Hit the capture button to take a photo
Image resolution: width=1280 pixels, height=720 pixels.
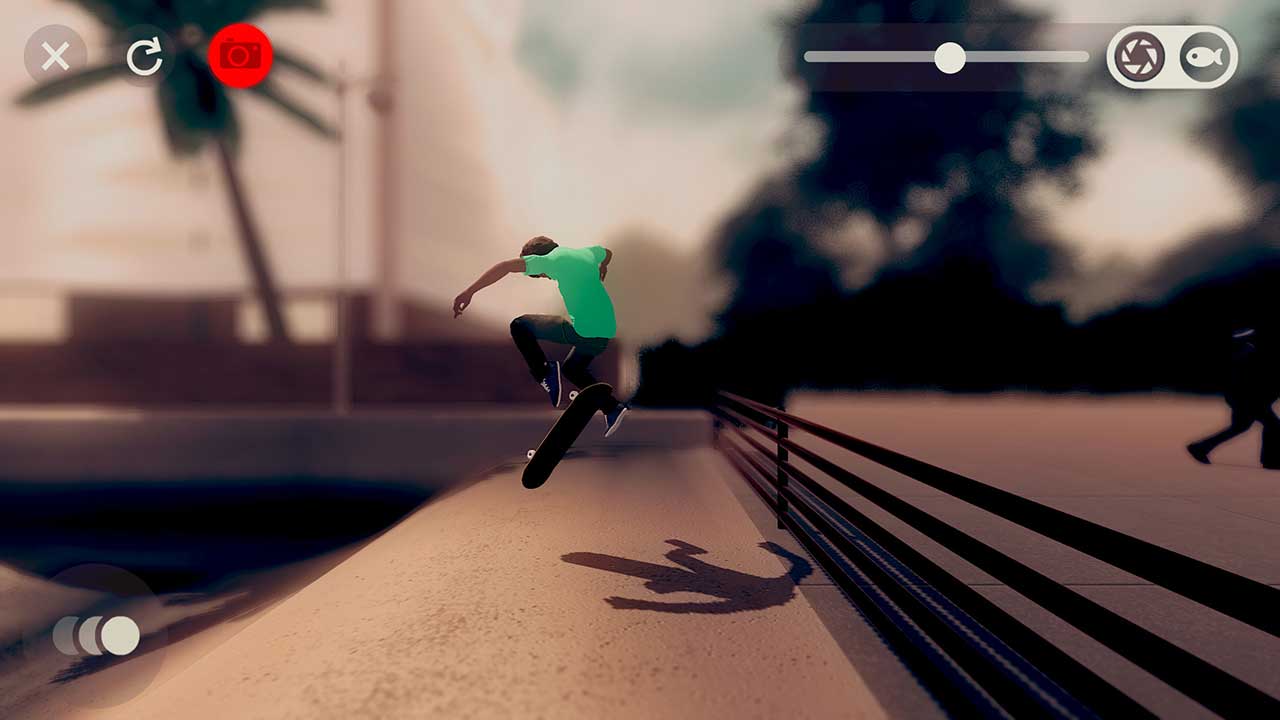tap(238, 55)
